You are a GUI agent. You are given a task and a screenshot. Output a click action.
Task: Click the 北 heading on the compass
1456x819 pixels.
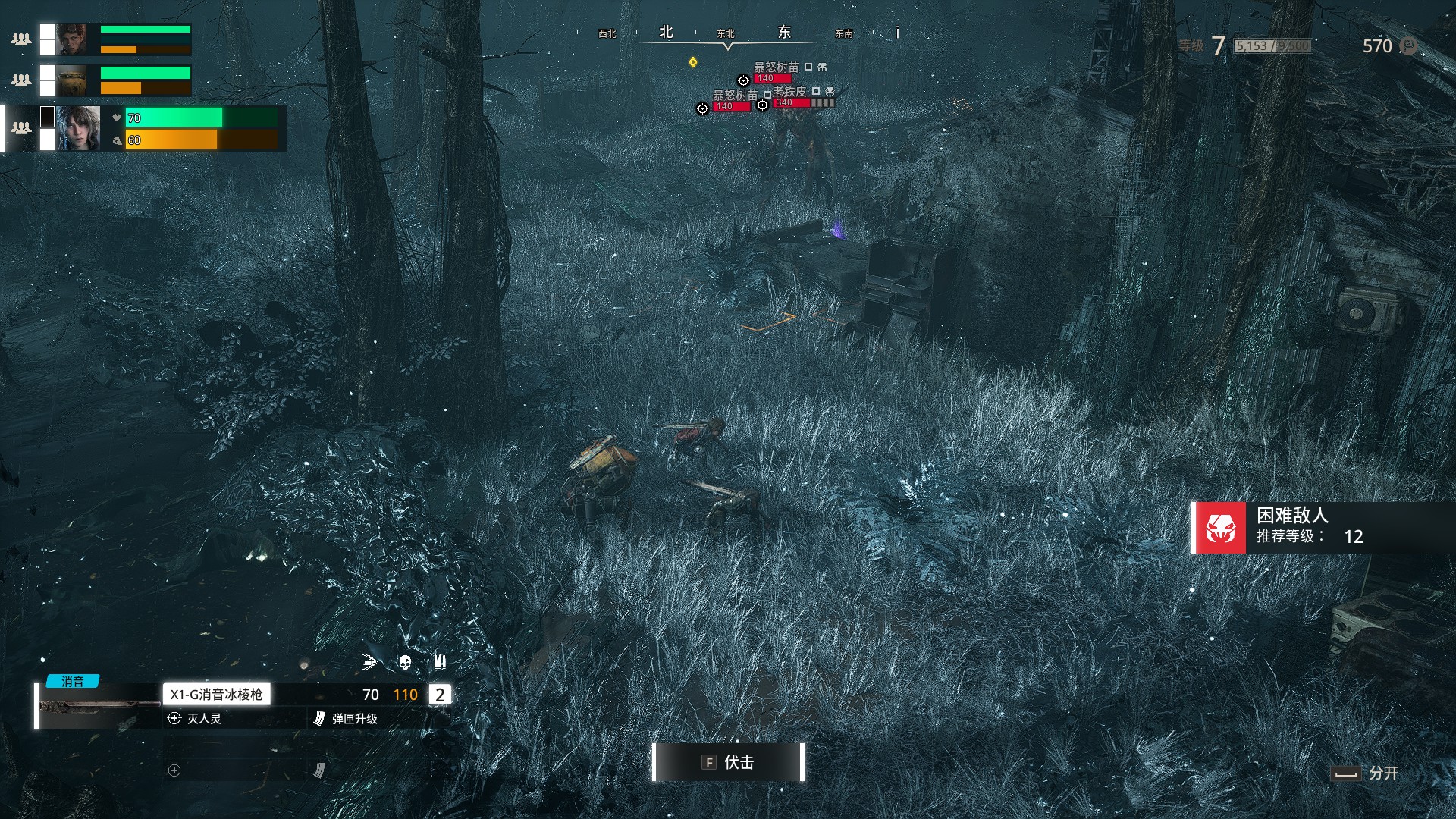(x=666, y=32)
